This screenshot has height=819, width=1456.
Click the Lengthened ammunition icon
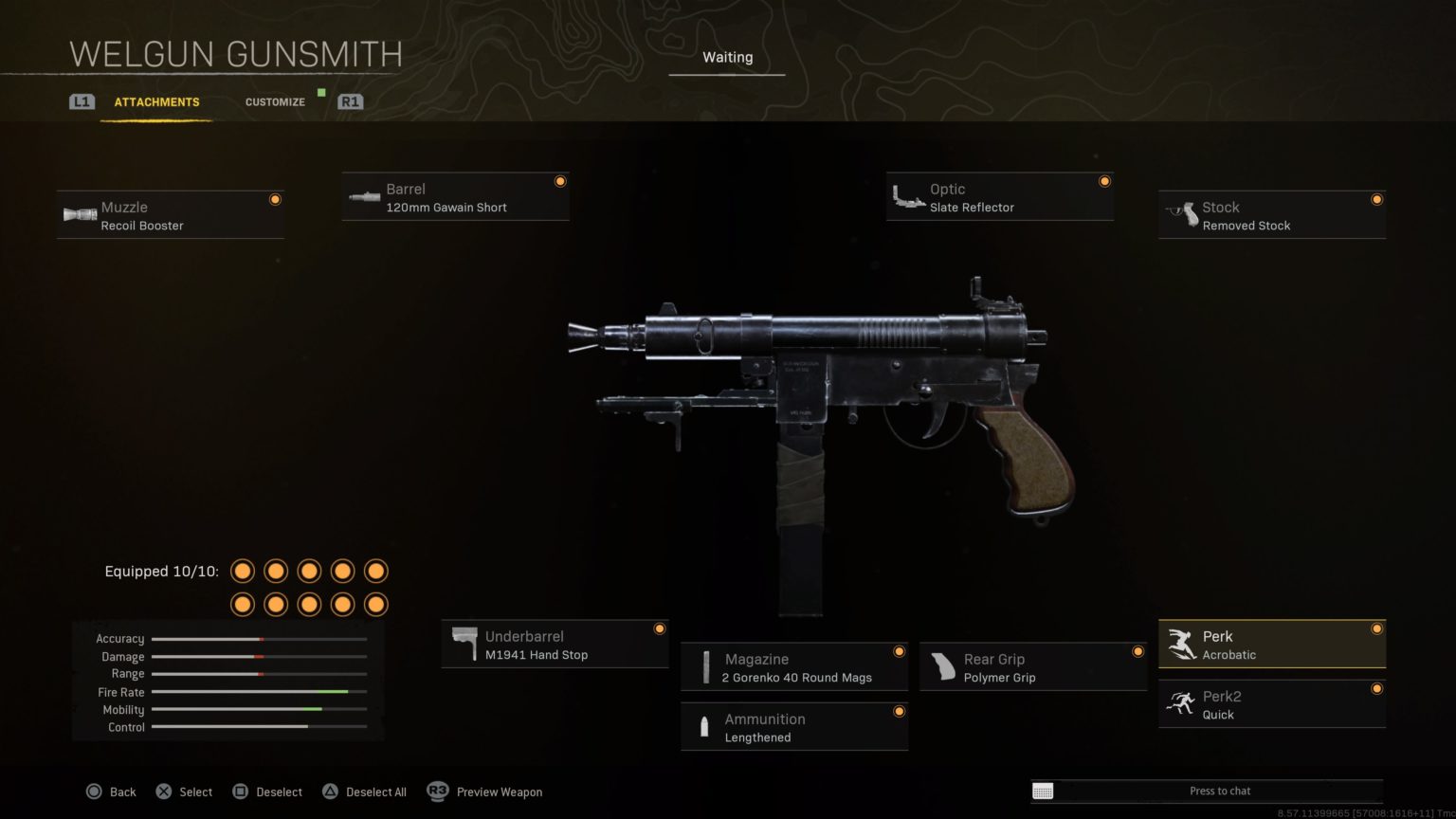pyautogui.click(x=703, y=726)
